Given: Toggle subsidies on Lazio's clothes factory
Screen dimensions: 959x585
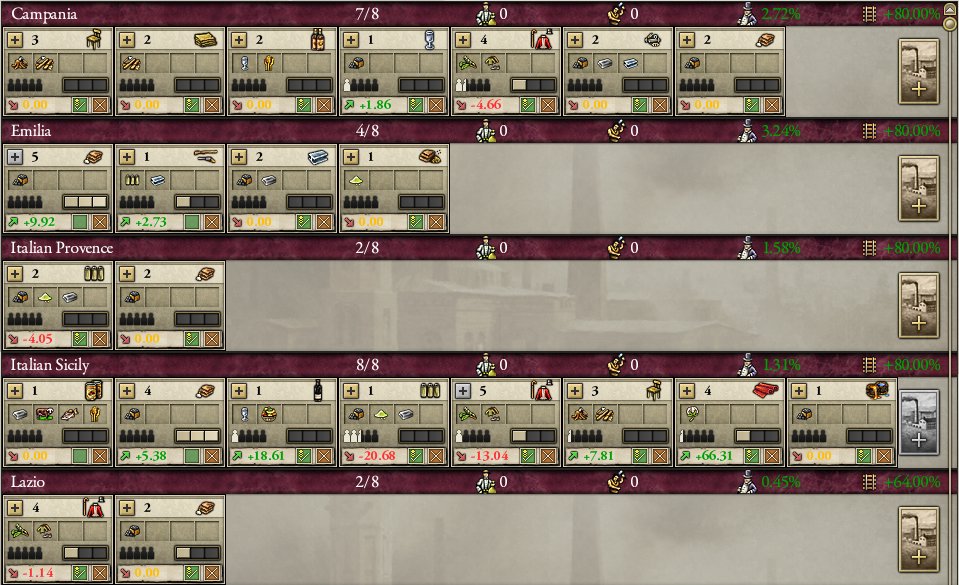Looking at the screenshot, I should 82,573.
